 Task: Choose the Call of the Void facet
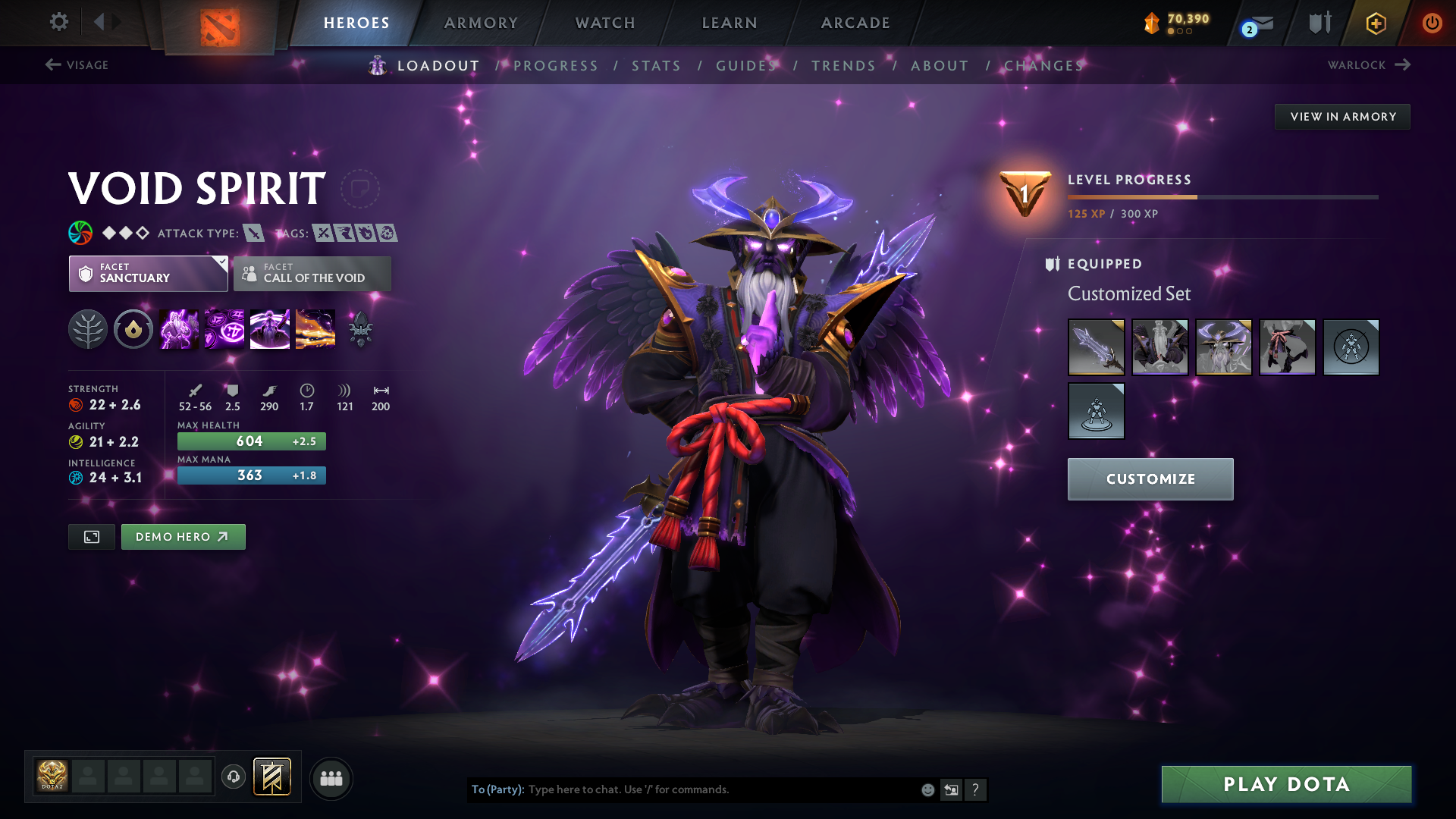312,274
